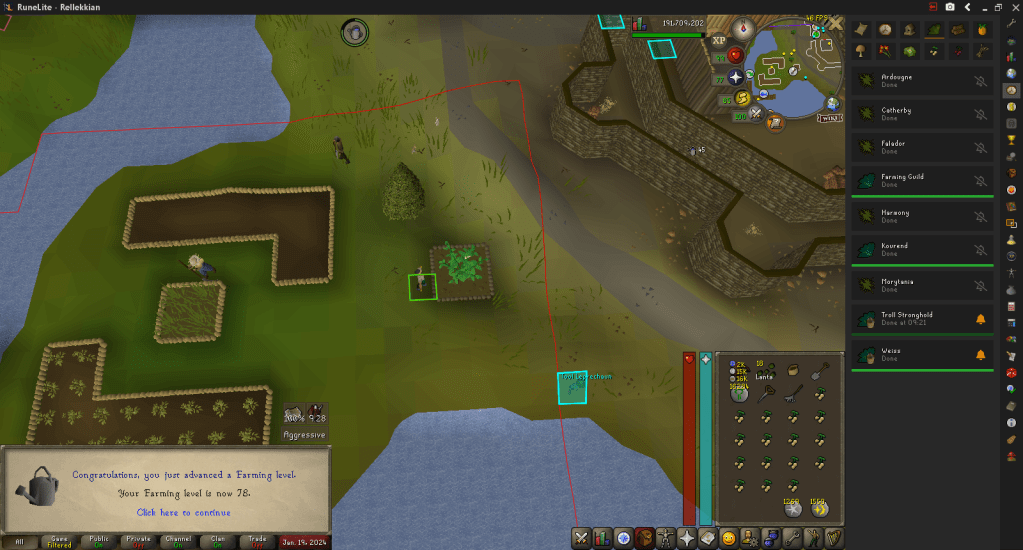The height and width of the screenshot is (550, 1023).
Task: Open the Wiki lookup button
Action: (829, 117)
